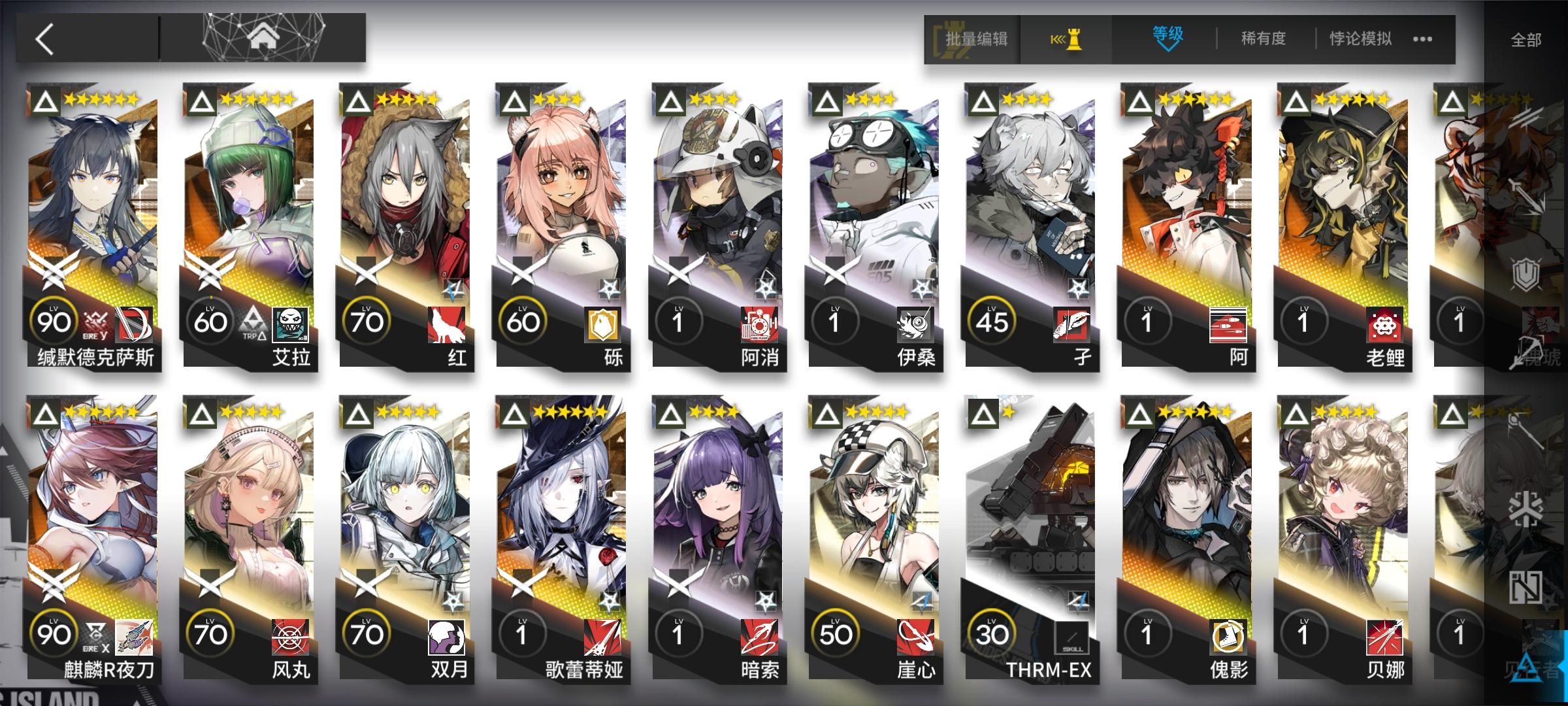Select 稀有度 rarity sorting option

[x=1262, y=39]
